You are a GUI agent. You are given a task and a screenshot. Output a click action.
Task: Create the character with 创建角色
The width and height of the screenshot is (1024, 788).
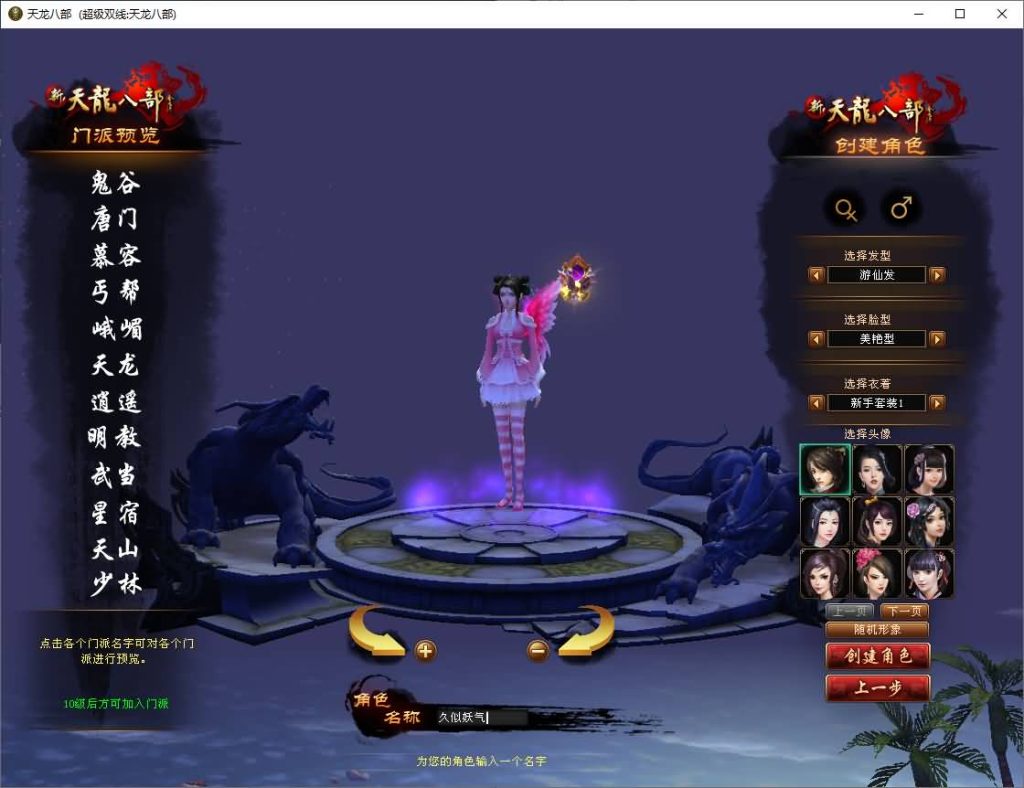[x=877, y=656]
